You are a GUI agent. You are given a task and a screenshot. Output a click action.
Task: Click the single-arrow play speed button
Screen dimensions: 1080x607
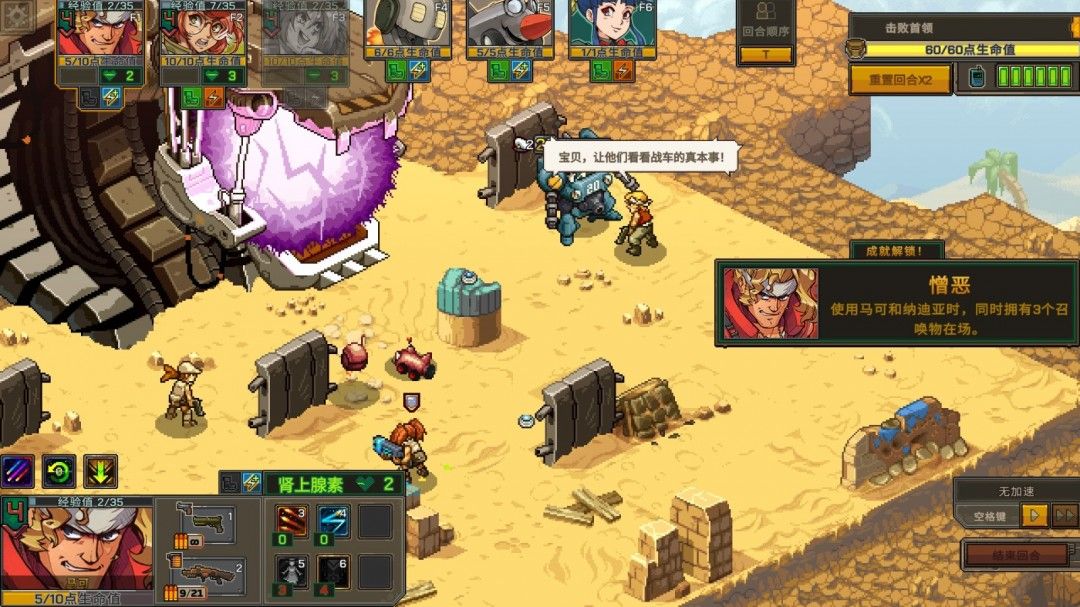pos(1034,515)
